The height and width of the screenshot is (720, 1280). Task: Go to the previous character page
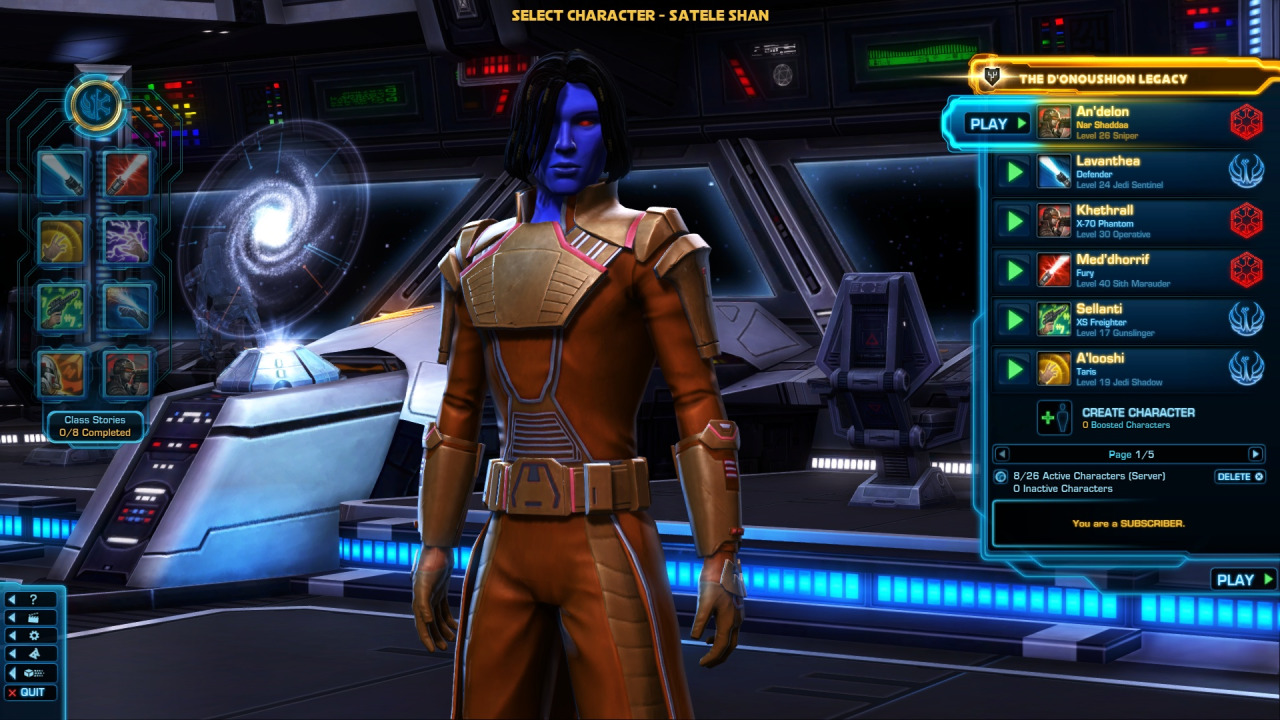pyautogui.click(x=1002, y=454)
